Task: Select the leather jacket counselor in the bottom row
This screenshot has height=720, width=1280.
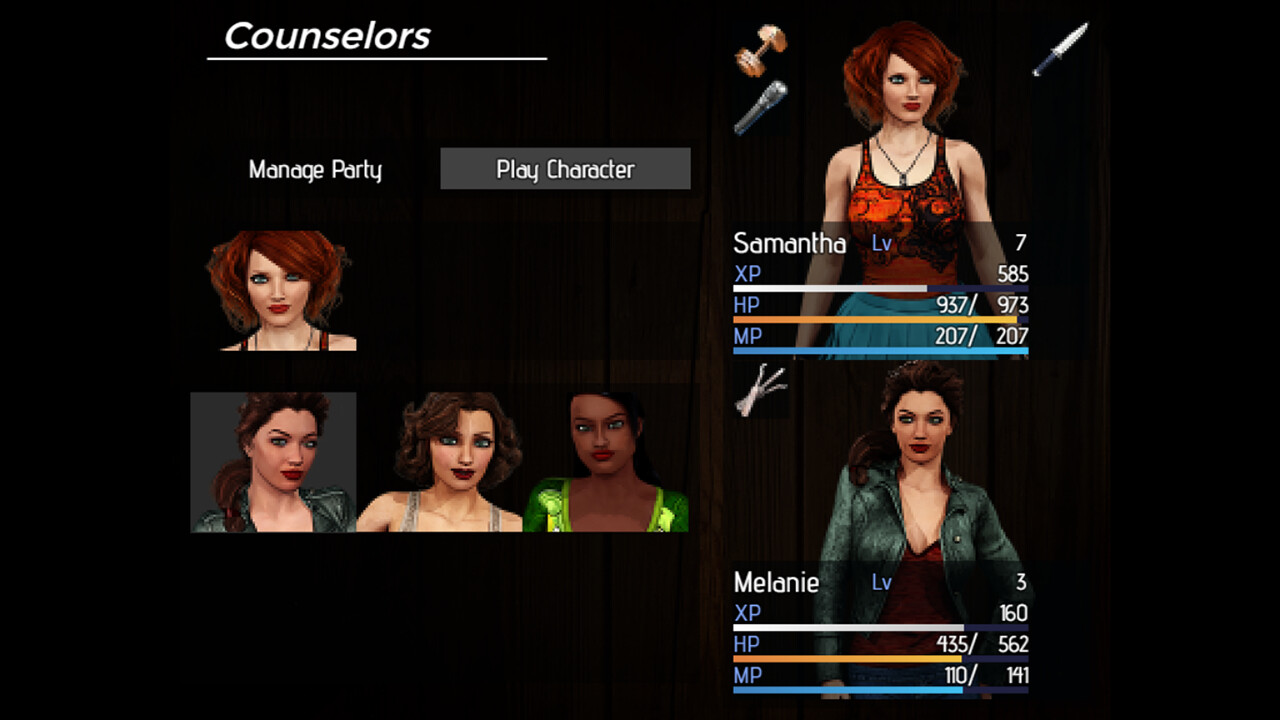Action: click(x=272, y=462)
